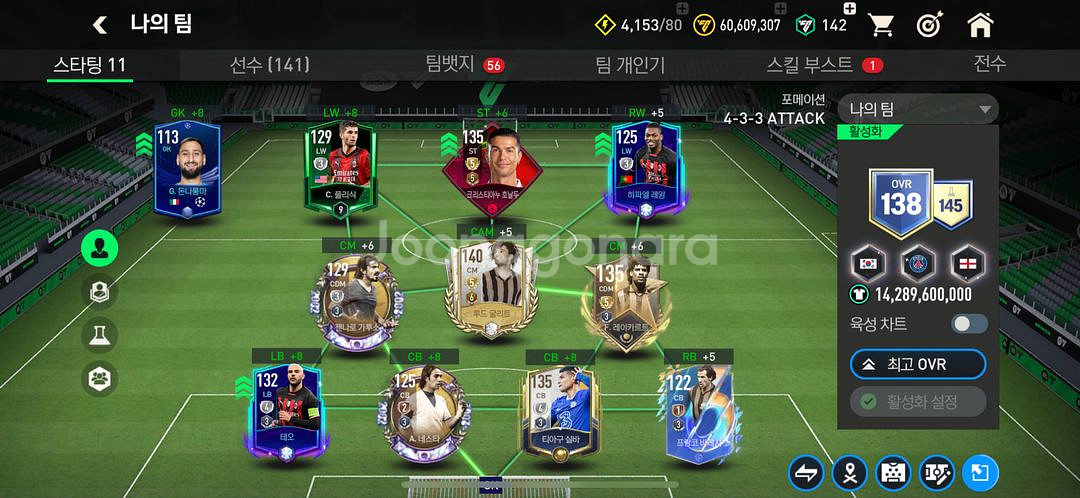Click the 최고 OVR button
The image size is (1080, 498).
917,364
